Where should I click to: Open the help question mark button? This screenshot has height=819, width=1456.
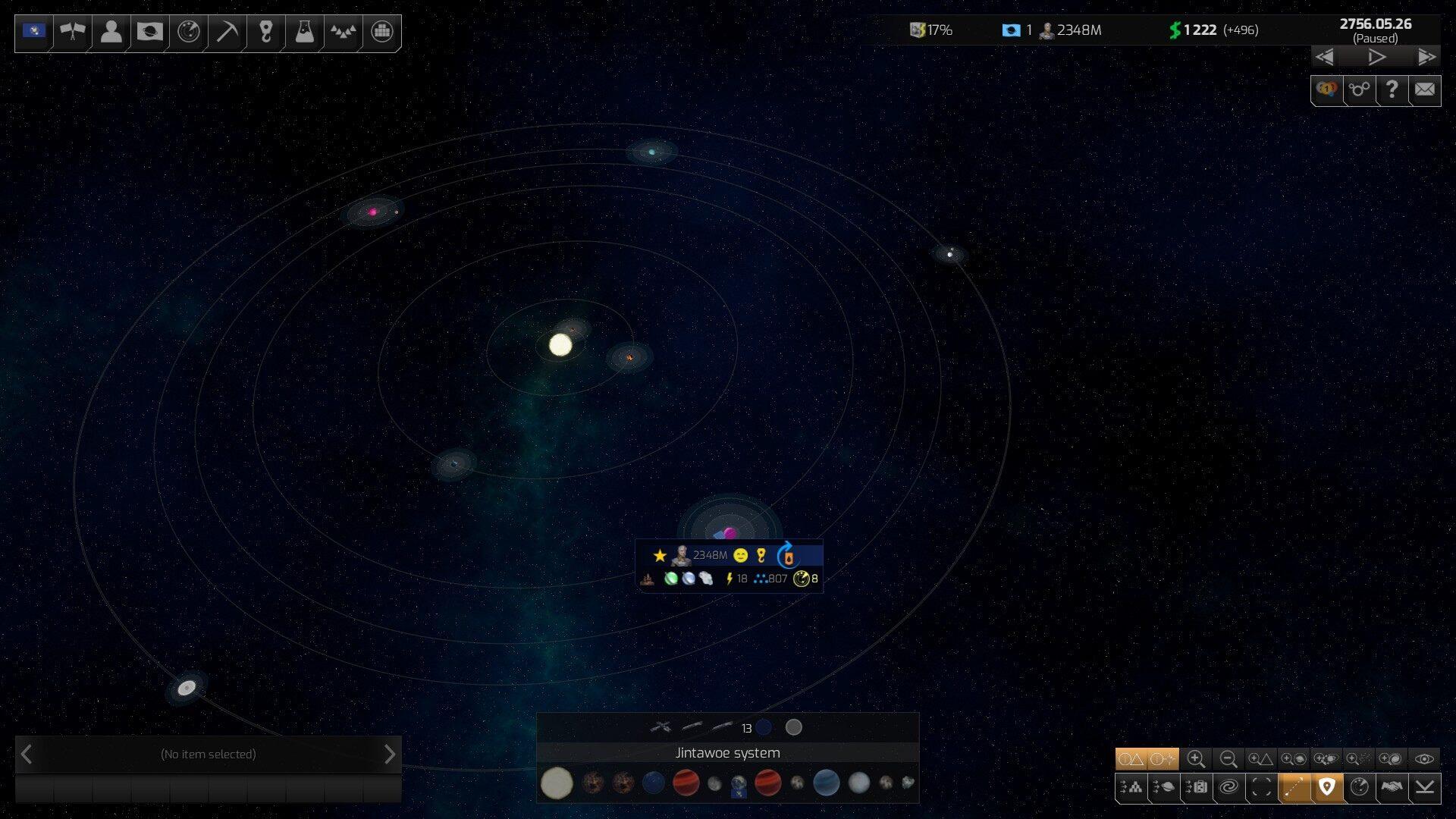tap(1392, 90)
